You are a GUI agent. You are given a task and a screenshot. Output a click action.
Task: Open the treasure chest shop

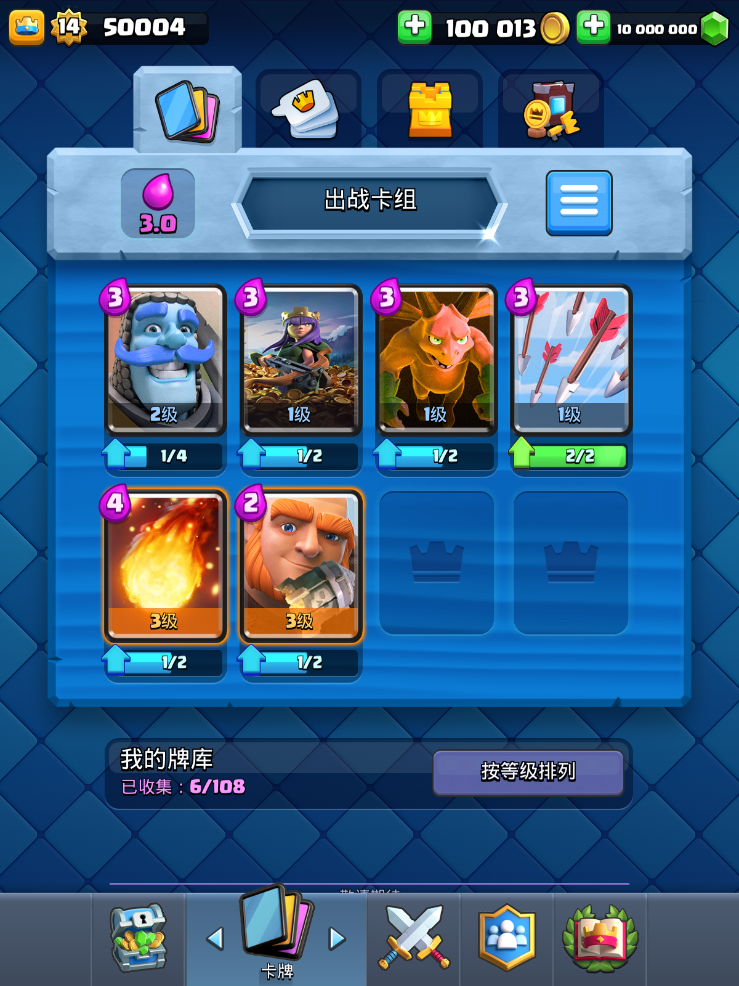click(x=138, y=938)
